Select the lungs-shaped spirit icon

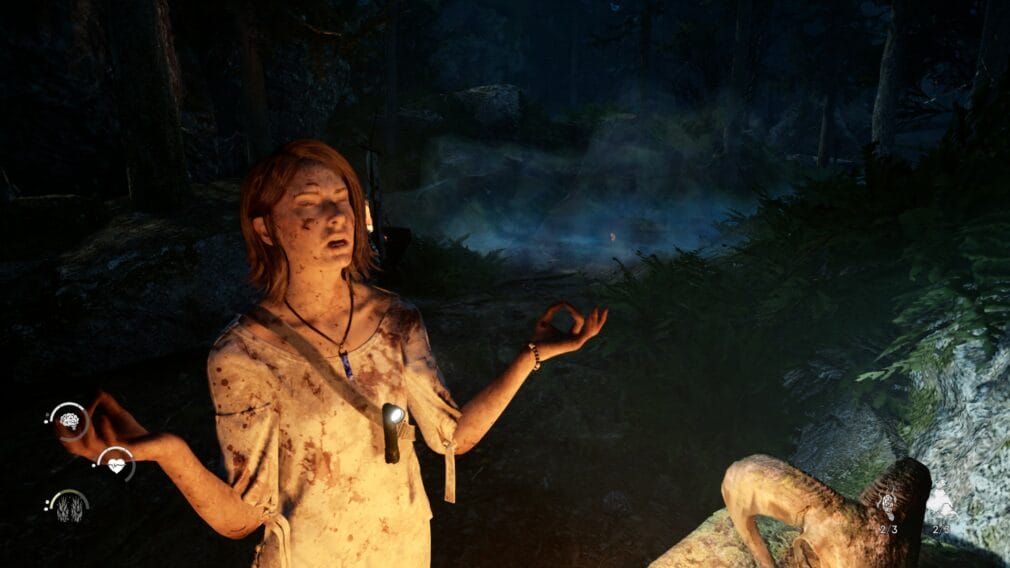[x=69, y=507]
